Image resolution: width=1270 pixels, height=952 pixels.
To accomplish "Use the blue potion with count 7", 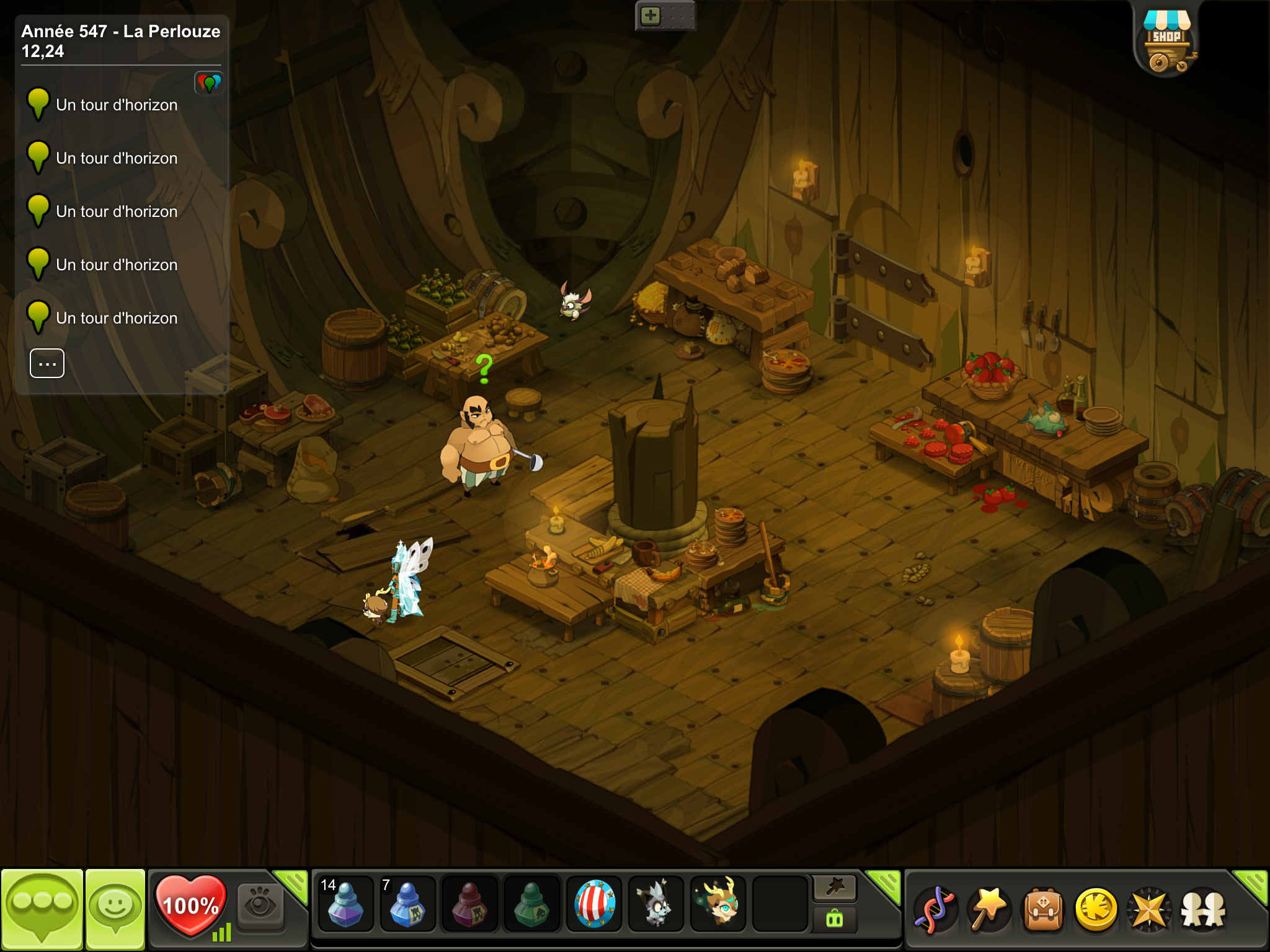I will coord(407,904).
